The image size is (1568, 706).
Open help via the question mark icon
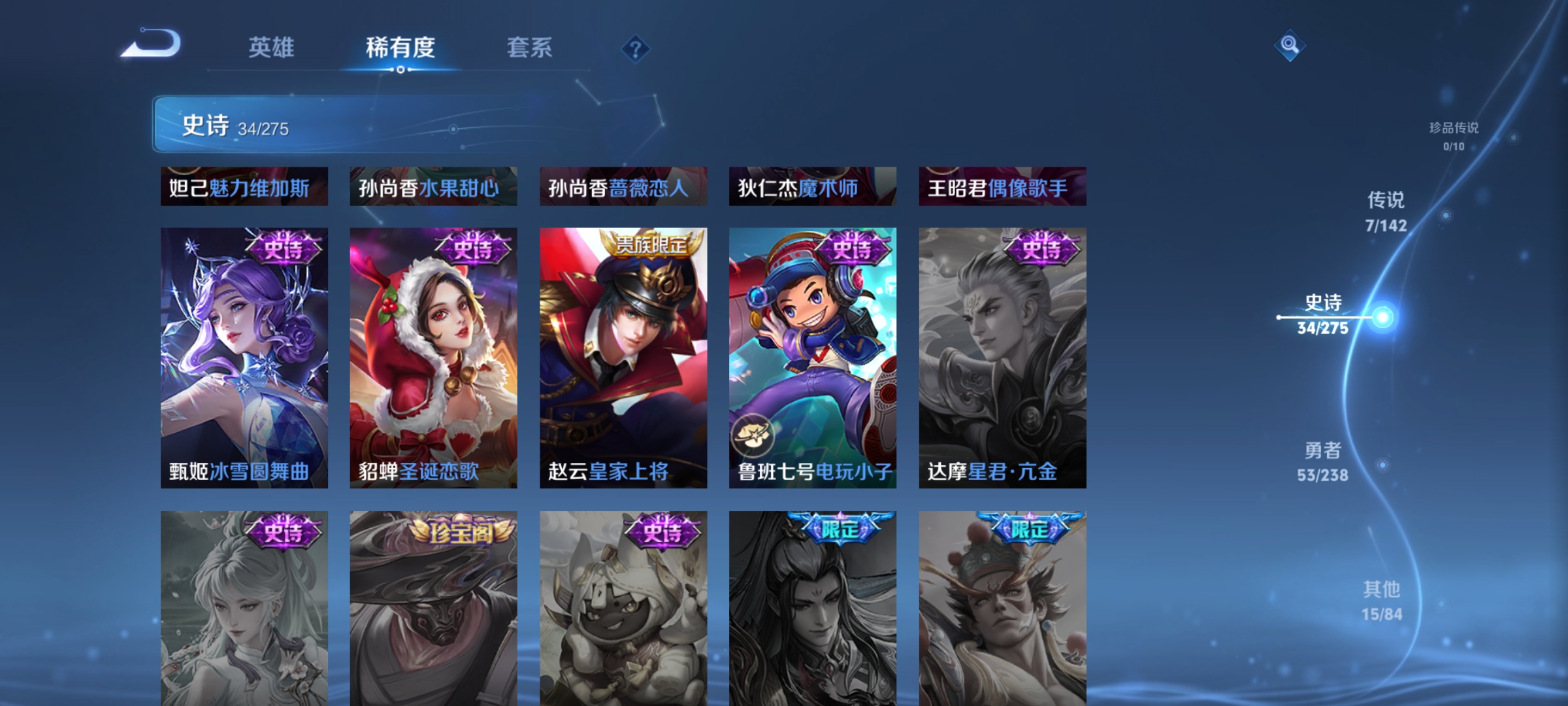point(636,49)
